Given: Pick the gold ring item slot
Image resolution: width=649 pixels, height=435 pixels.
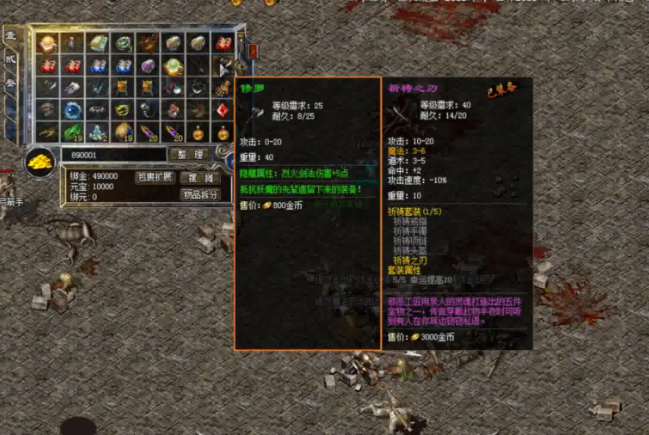Looking at the screenshot, I should (x=122, y=110).
